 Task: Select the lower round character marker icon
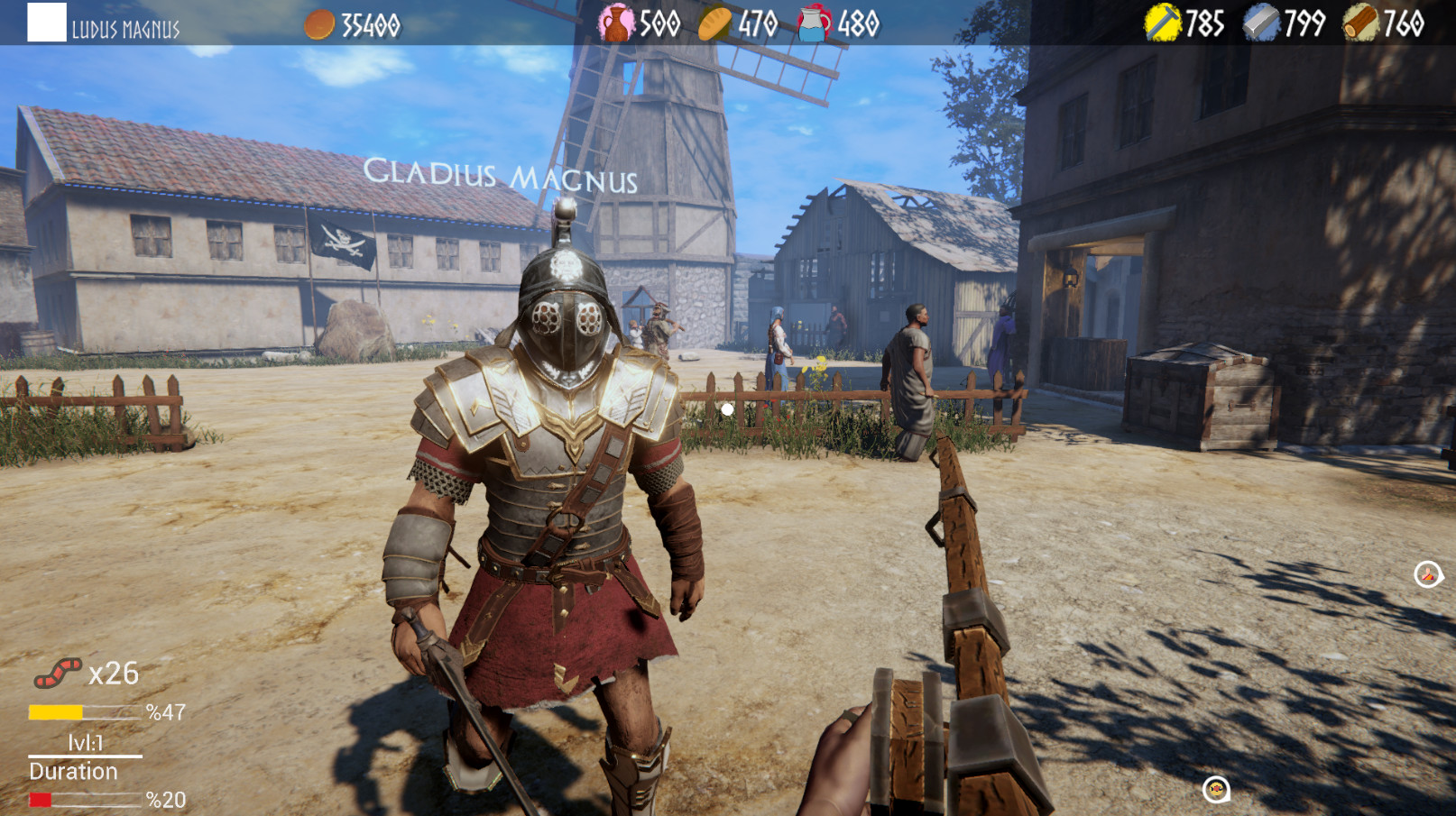click(x=1217, y=787)
